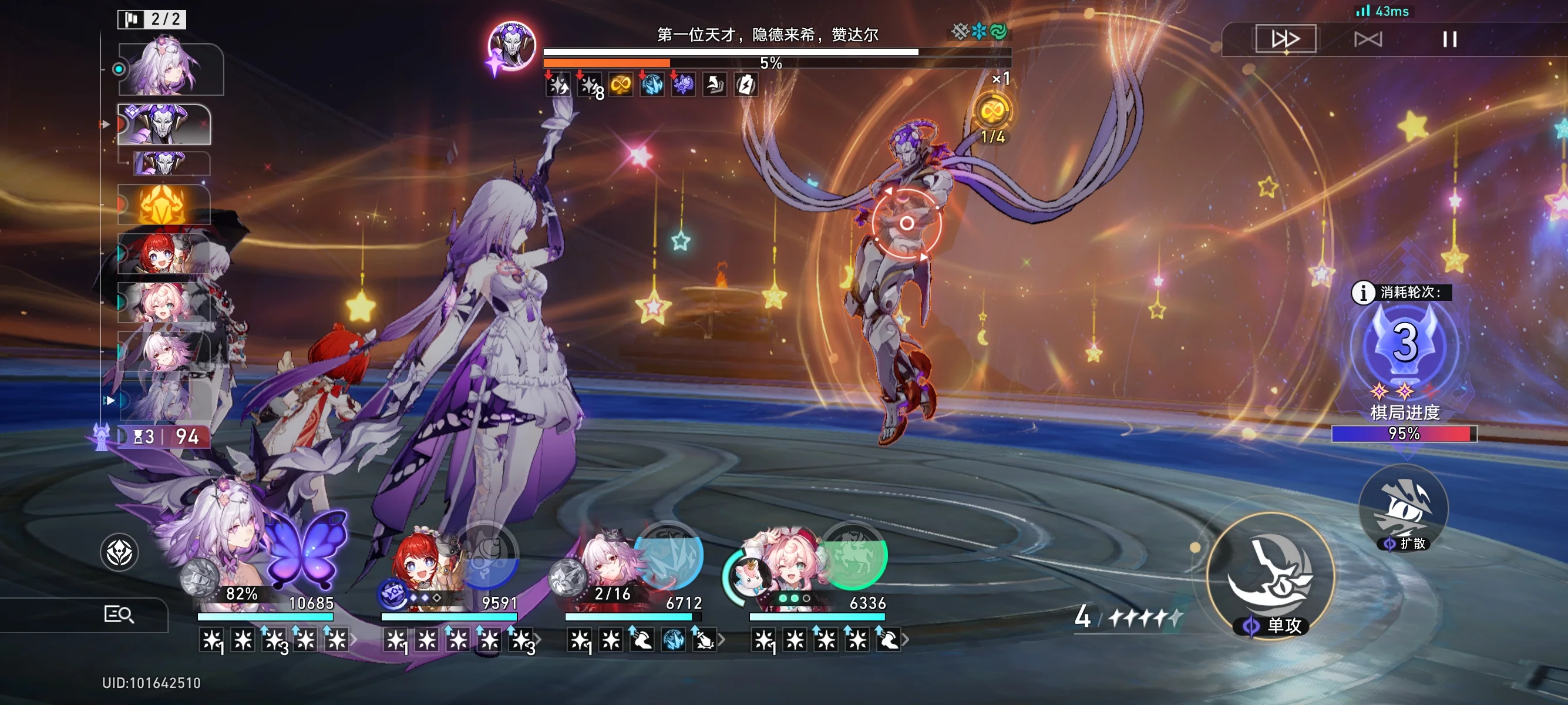Select the silver-haired character showing 2/16

608,563
